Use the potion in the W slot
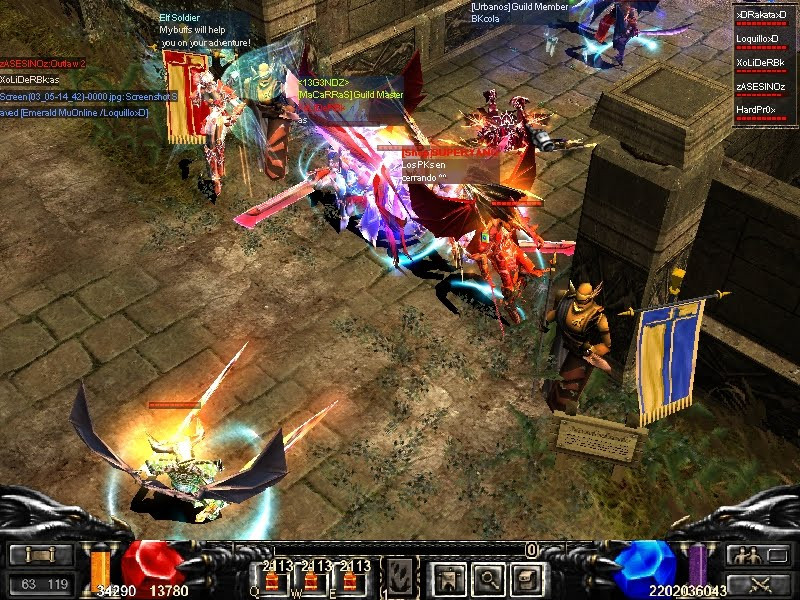 pyautogui.click(x=310, y=579)
